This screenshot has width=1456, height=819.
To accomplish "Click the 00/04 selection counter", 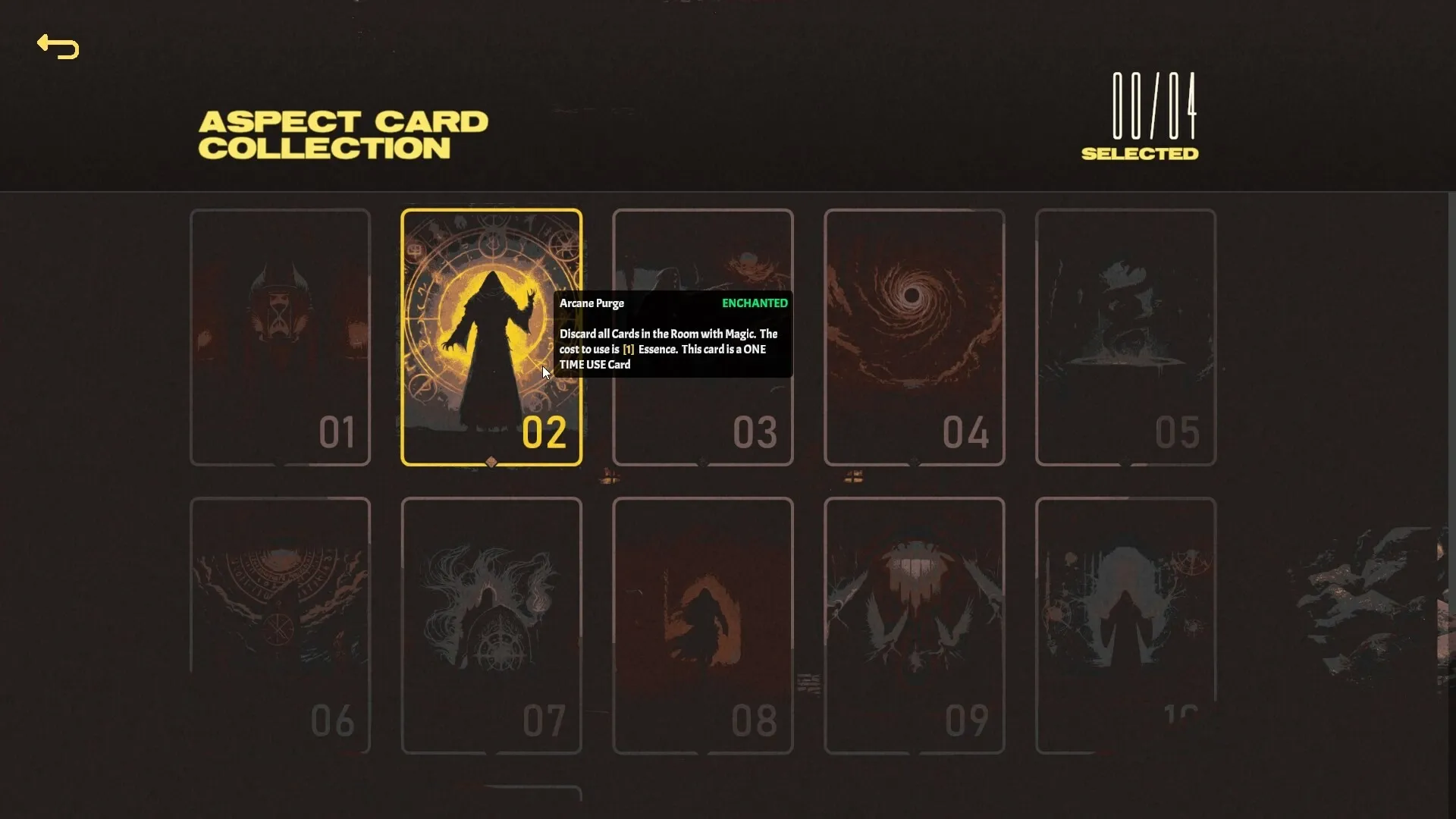I will tap(1152, 108).
